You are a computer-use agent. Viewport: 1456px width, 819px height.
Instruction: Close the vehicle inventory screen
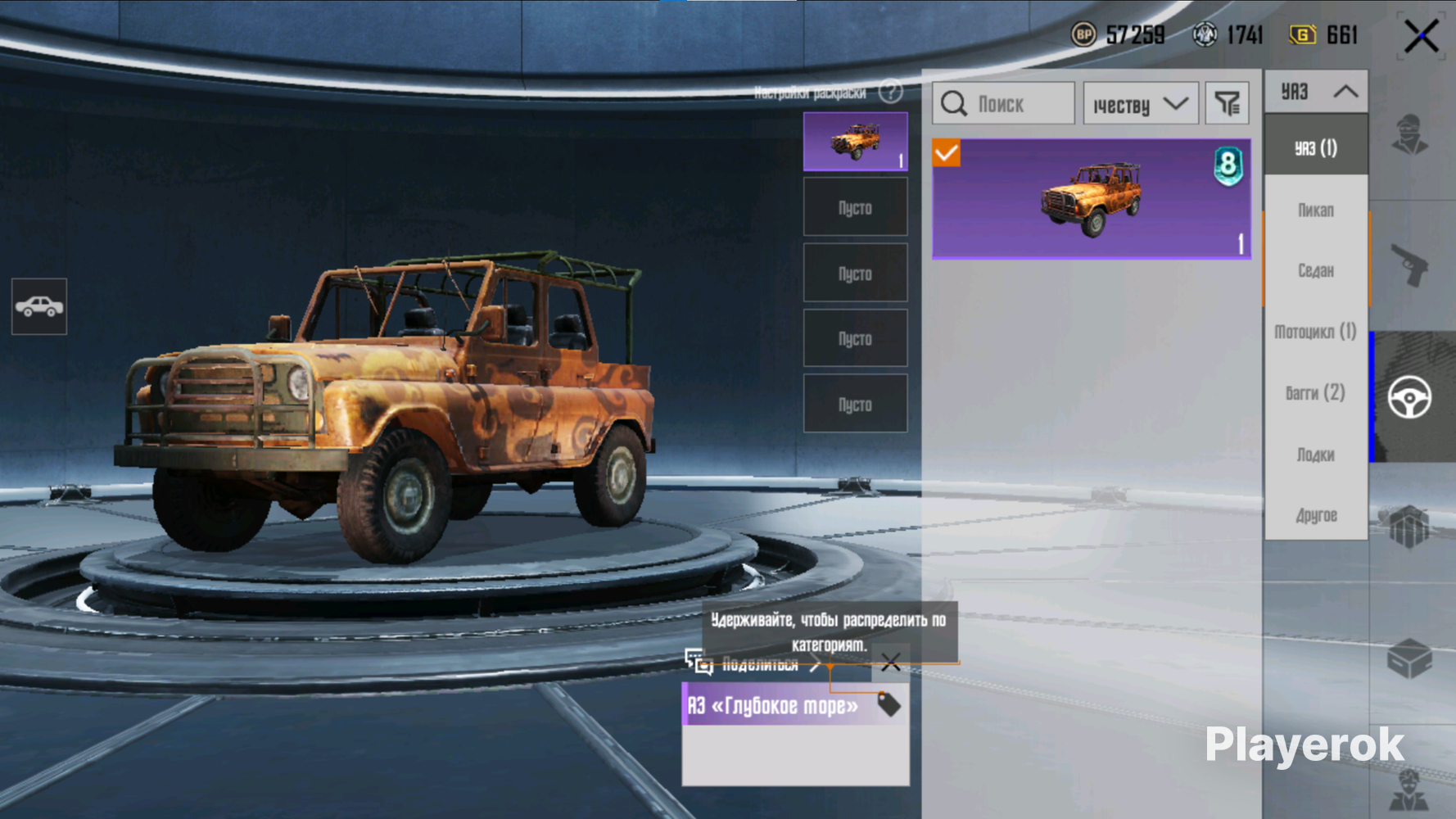(1421, 37)
